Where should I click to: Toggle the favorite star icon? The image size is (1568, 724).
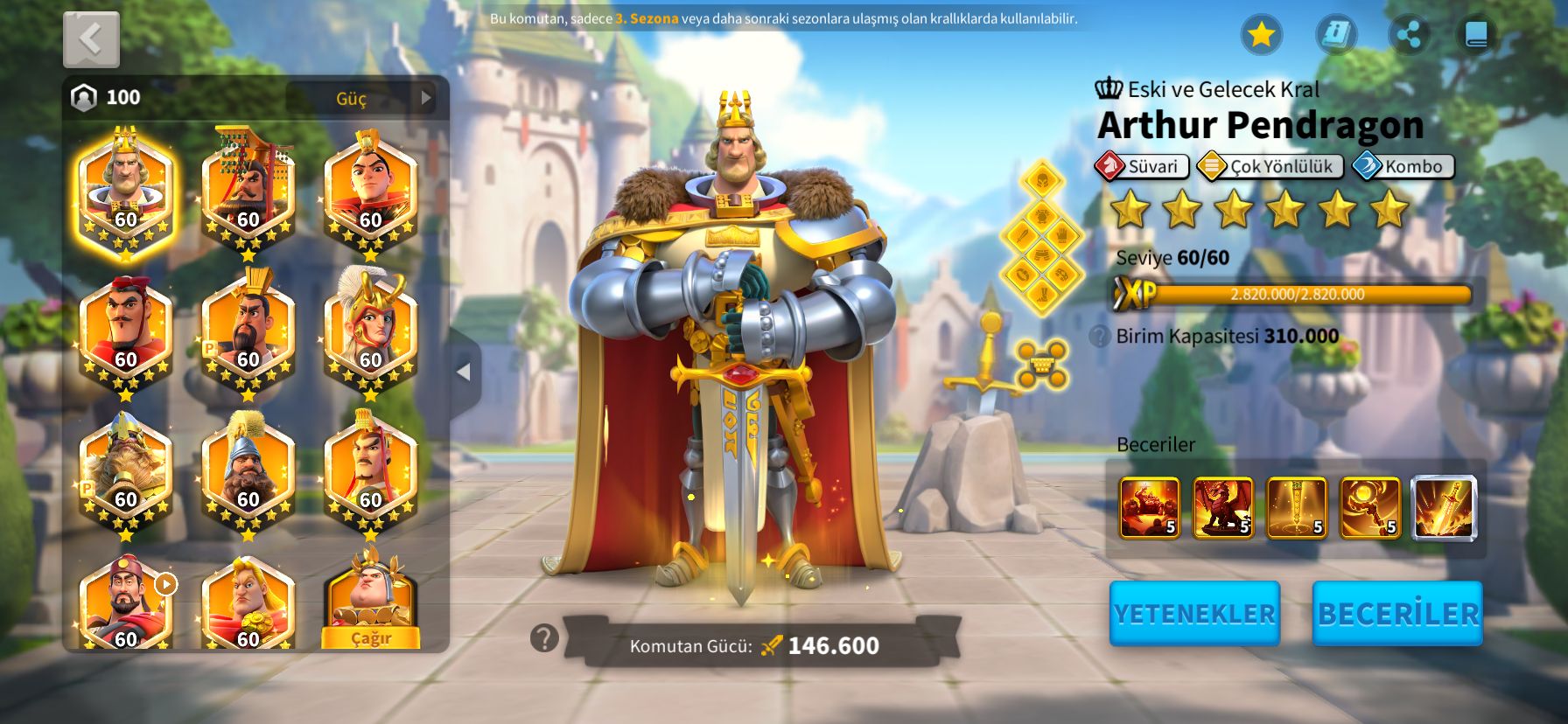click(x=1261, y=35)
